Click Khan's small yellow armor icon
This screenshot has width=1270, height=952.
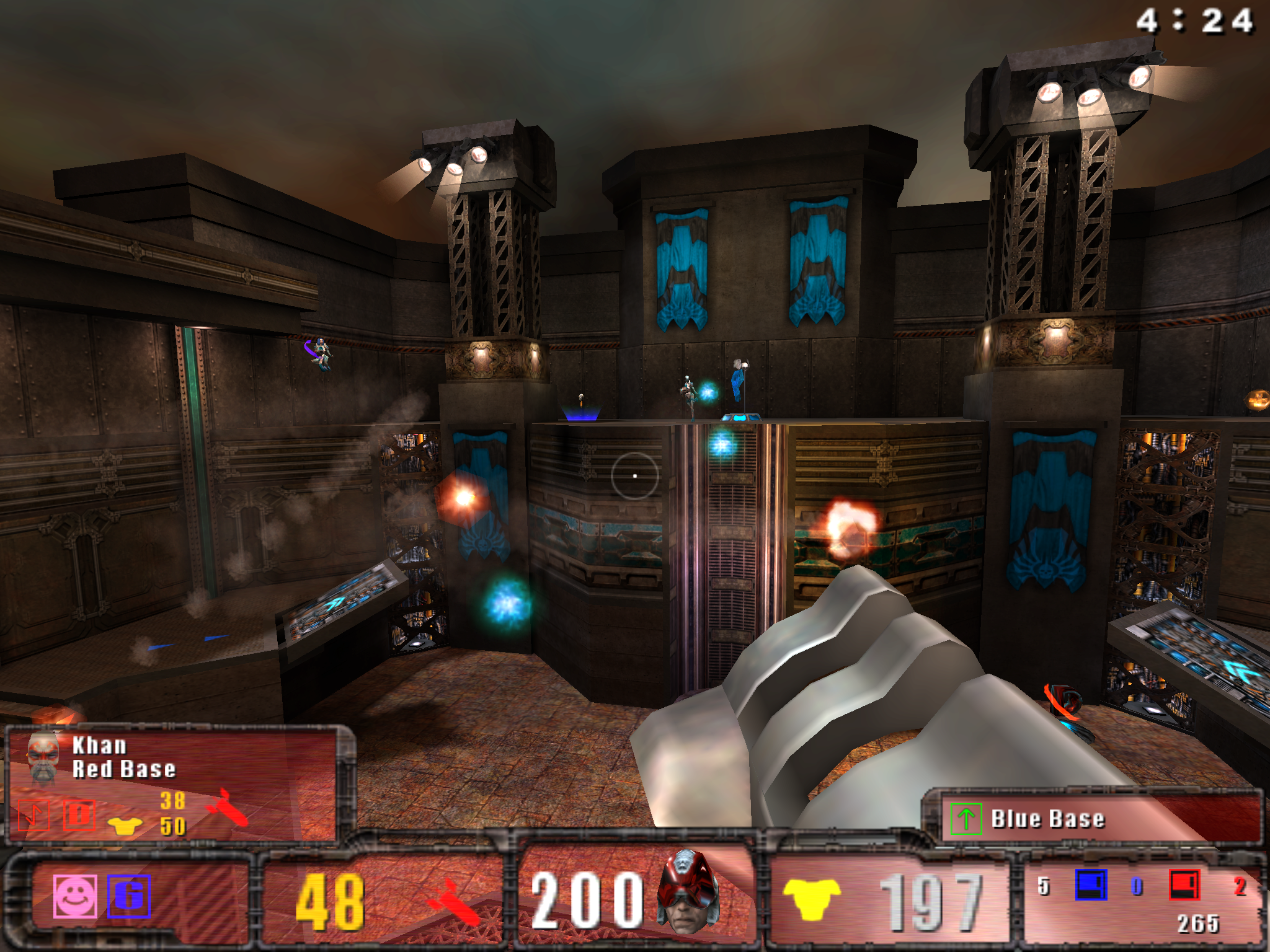click(x=125, y=826)
